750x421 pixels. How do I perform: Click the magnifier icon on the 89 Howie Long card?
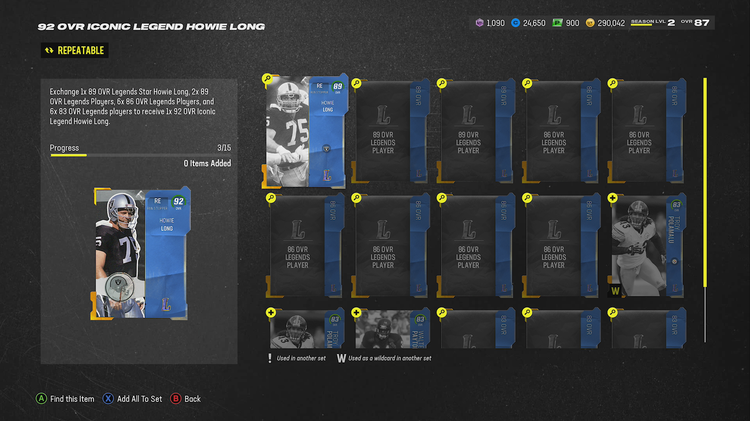pyautogui.click(x=270, y=79)
